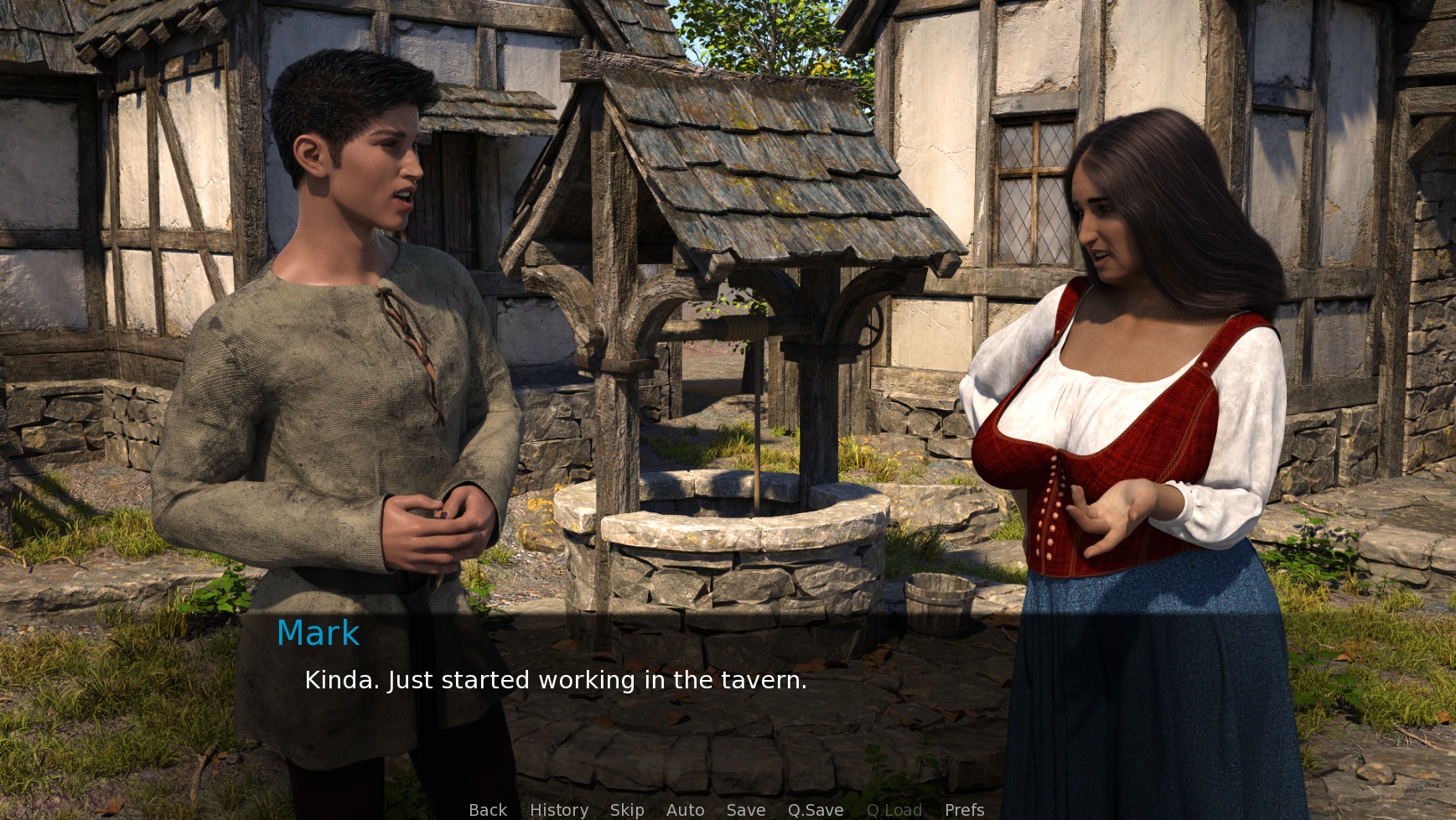The height and width of the screenshot is (820, 1456).
Task: Activate Skip to fast-forward dialogue
Action: click(627, 810)
